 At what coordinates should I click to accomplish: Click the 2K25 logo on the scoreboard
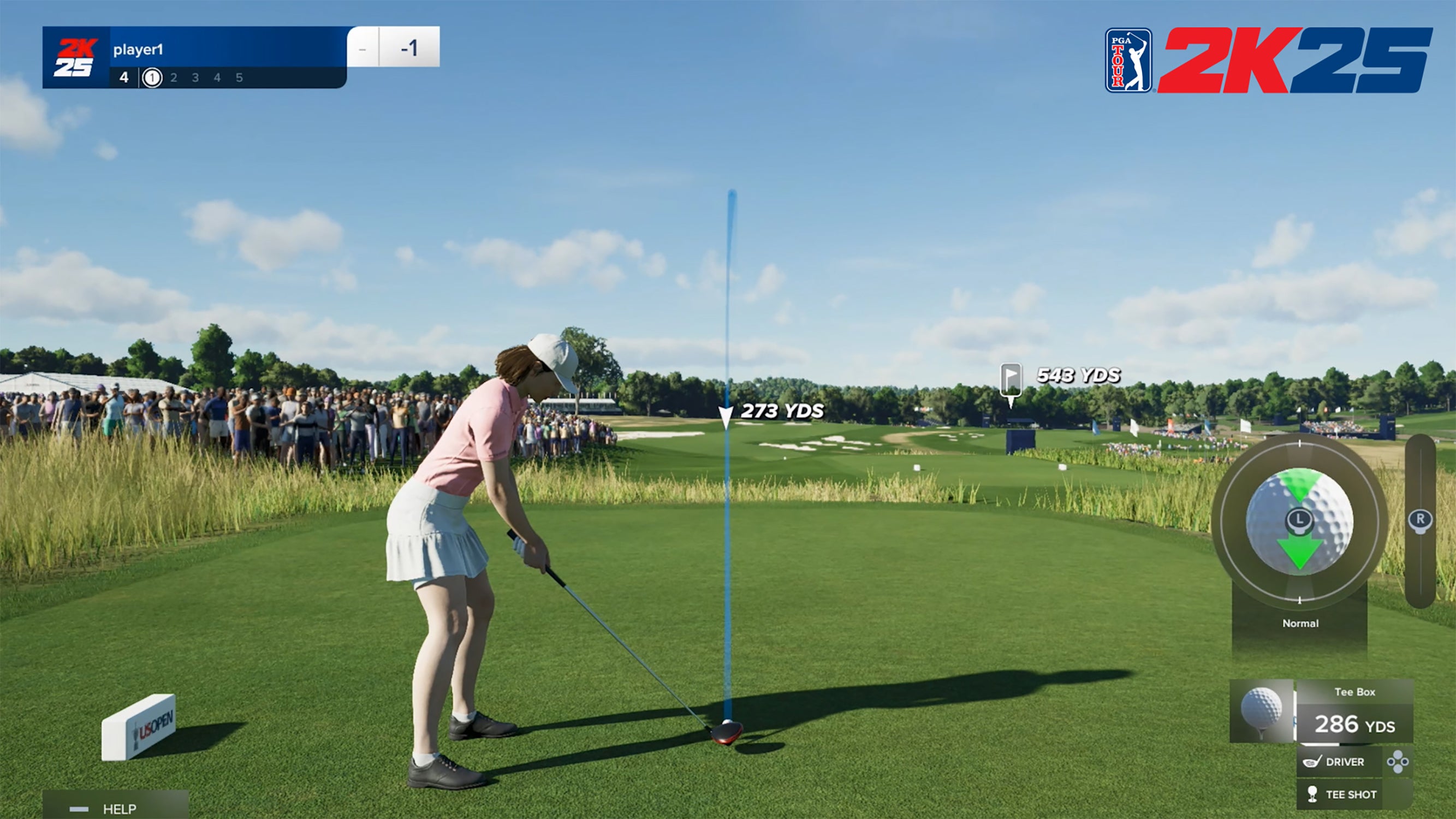76,57
